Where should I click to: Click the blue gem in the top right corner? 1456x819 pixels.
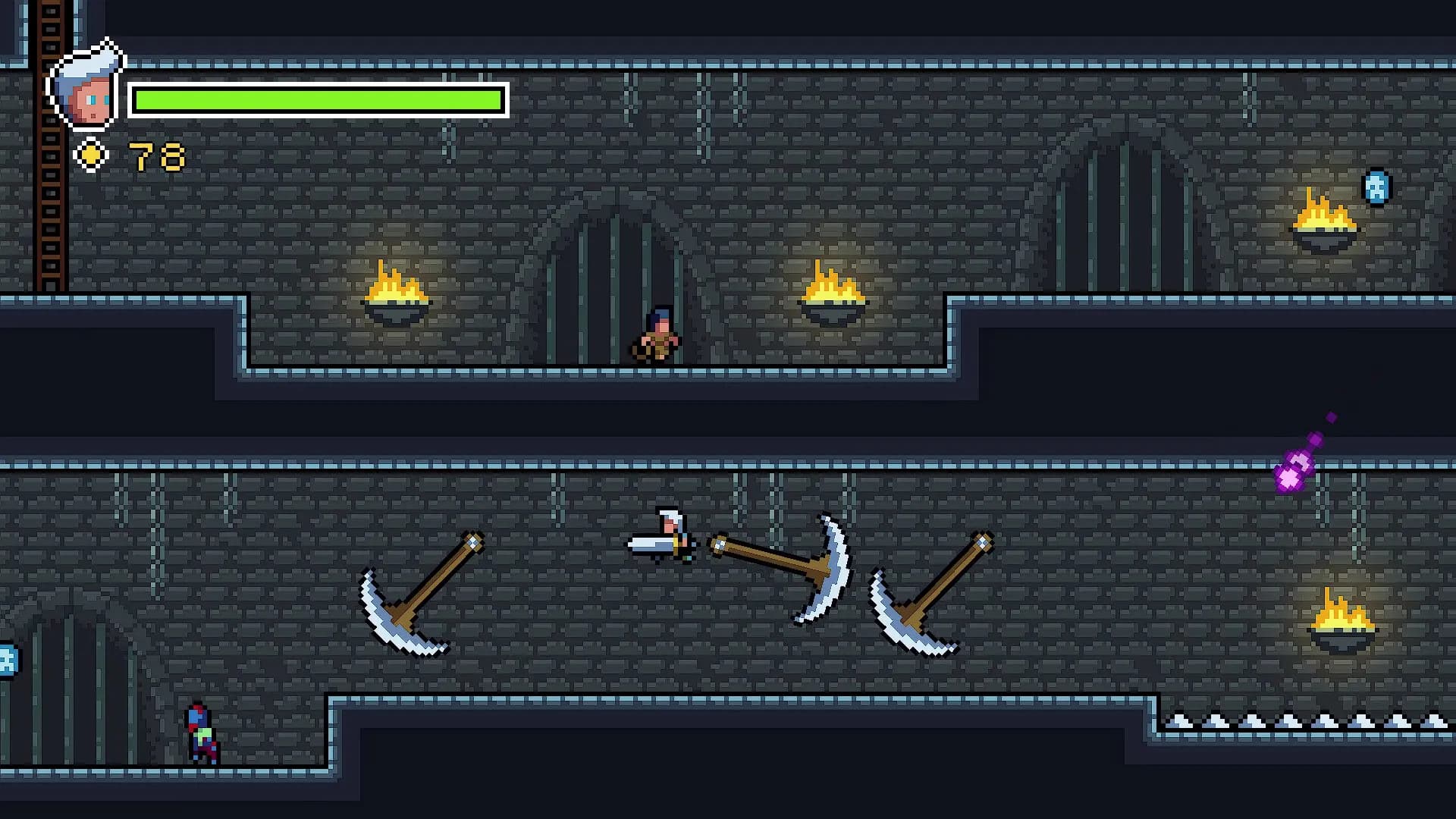[x=1378, y=186]
